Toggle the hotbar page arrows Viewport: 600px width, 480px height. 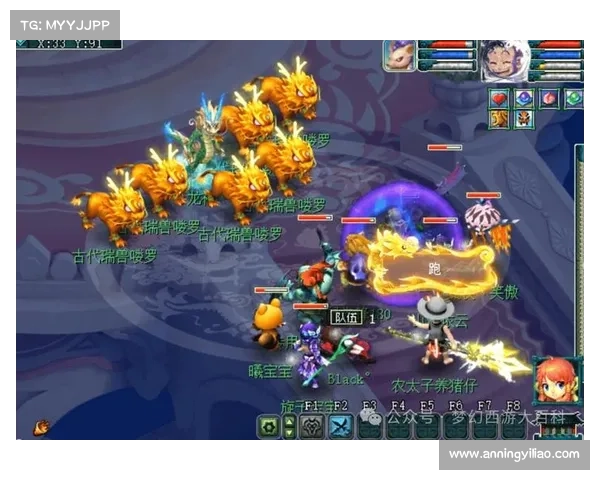click(x=289, y=426)
